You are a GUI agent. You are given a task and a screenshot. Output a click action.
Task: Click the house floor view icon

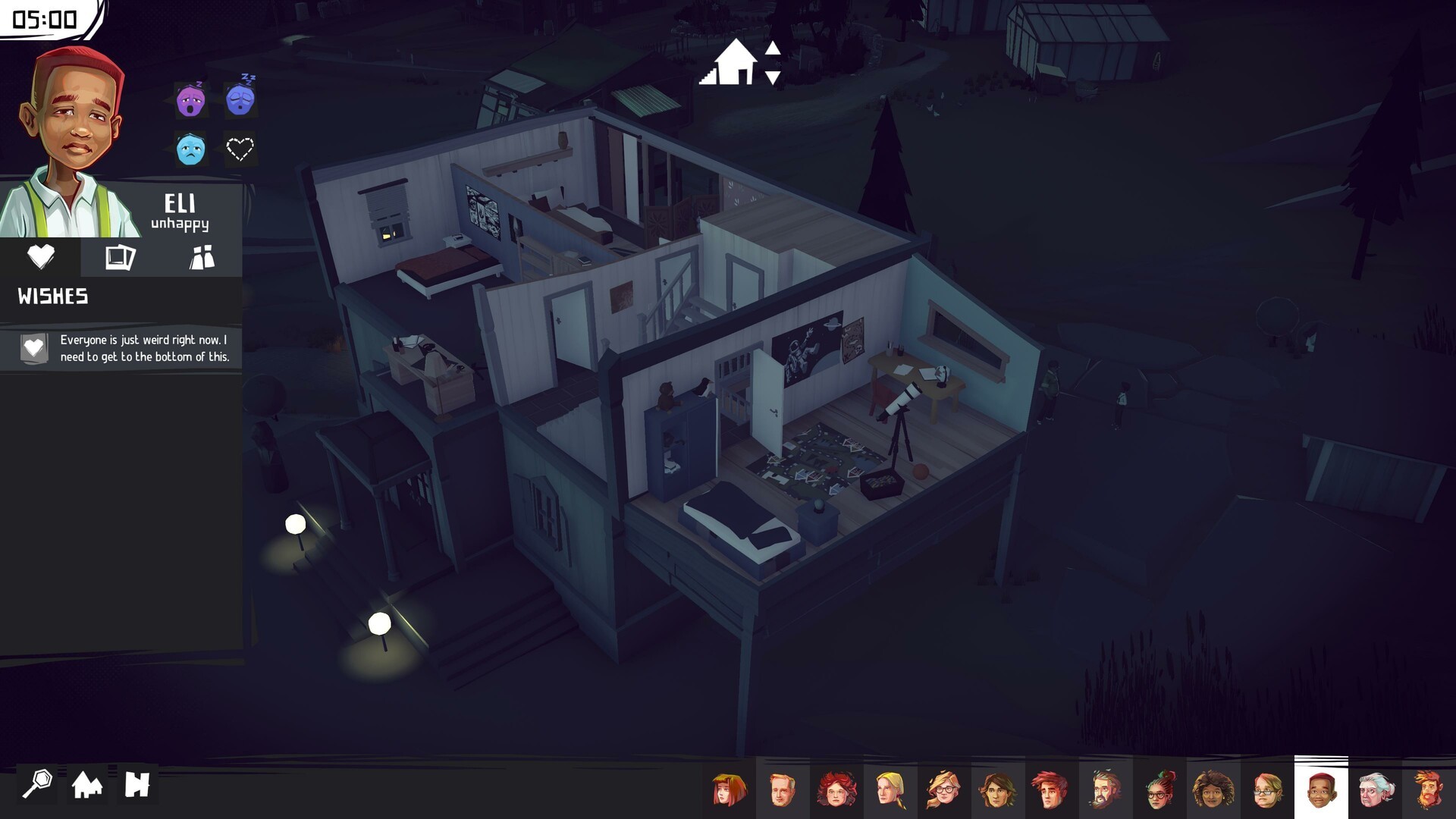click(x=729, y=62)
